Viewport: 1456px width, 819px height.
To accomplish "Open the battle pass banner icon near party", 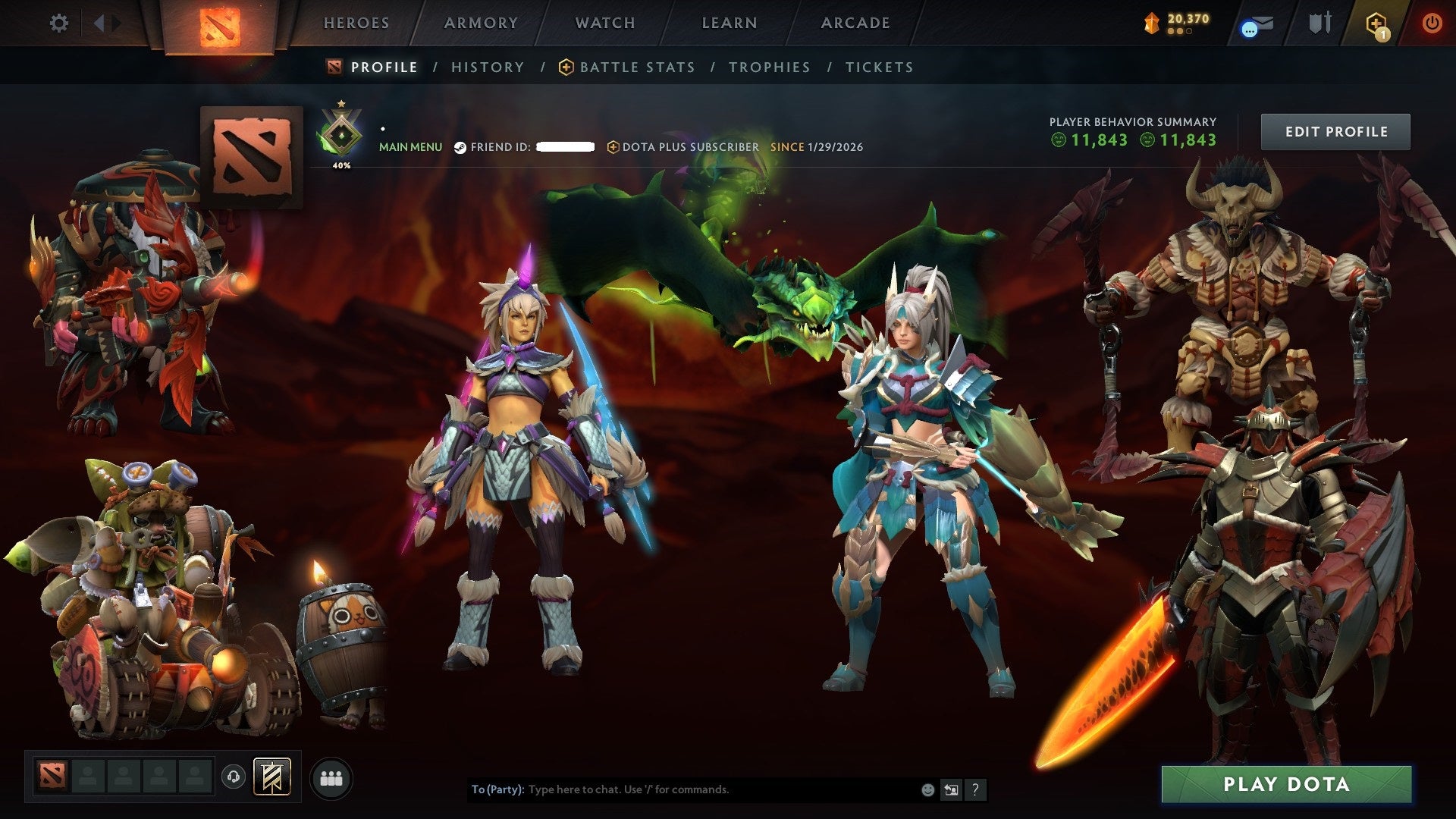I will (x=275, y=777).
